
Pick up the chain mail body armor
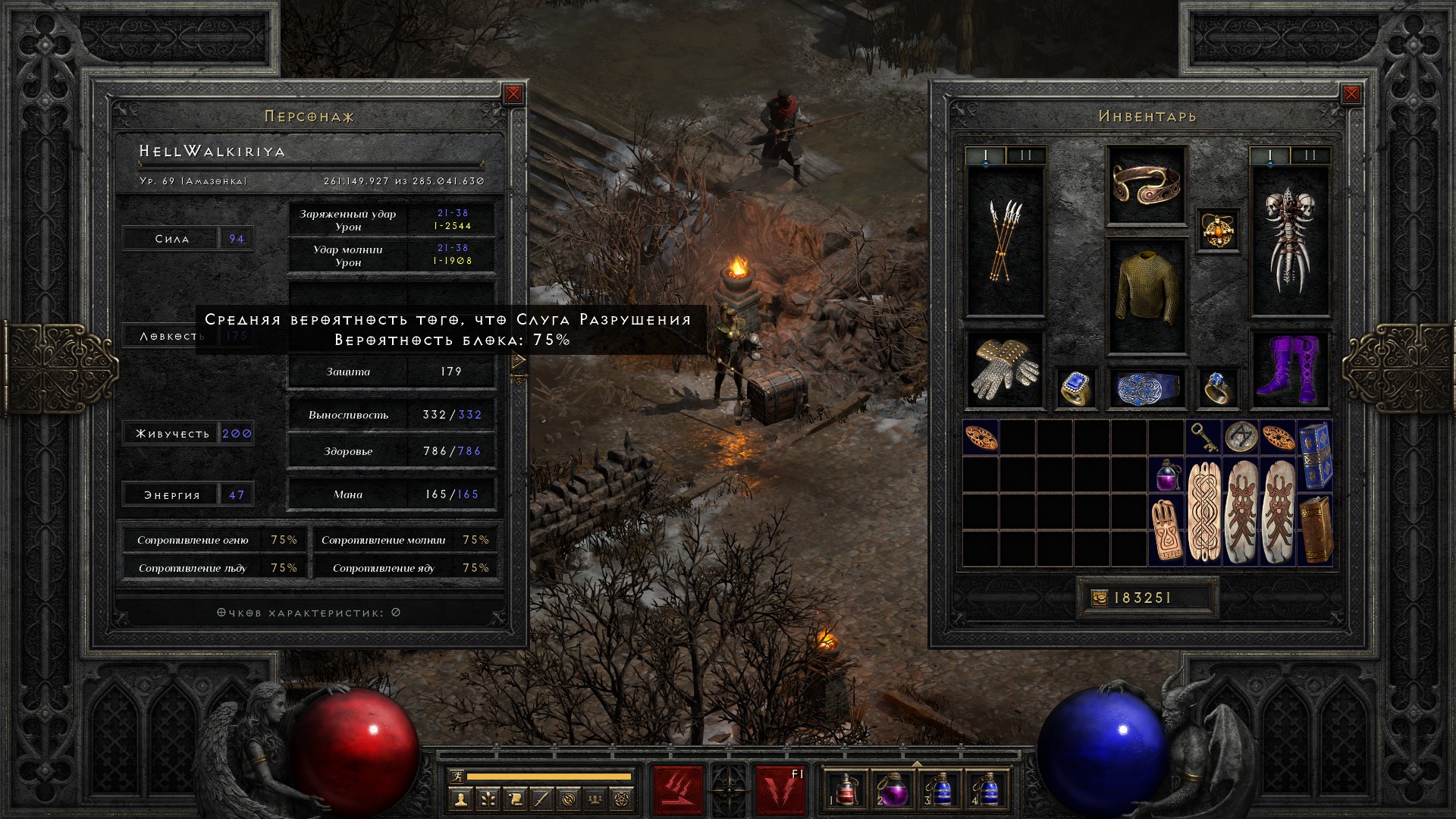(1146, 296)
